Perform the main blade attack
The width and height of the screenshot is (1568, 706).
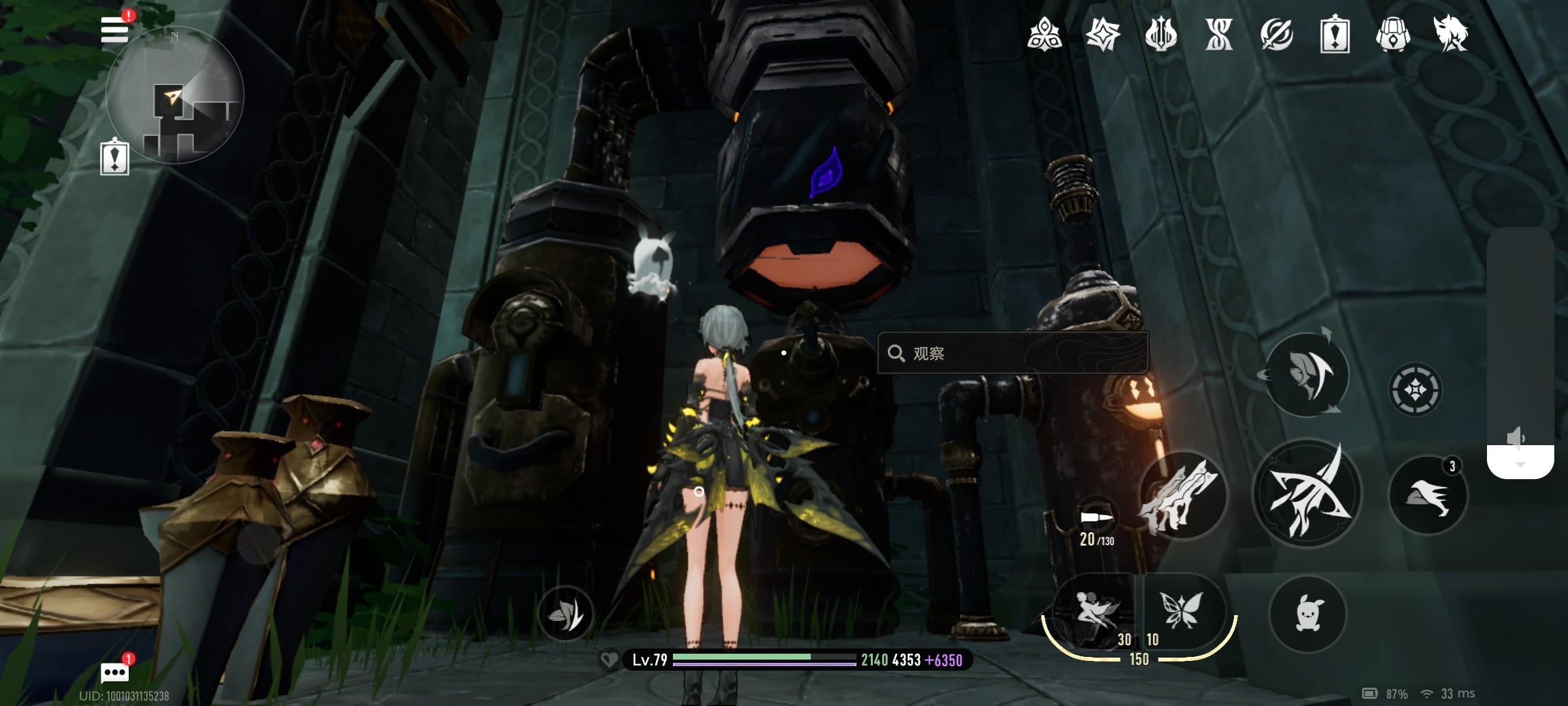coord(1306,494)
